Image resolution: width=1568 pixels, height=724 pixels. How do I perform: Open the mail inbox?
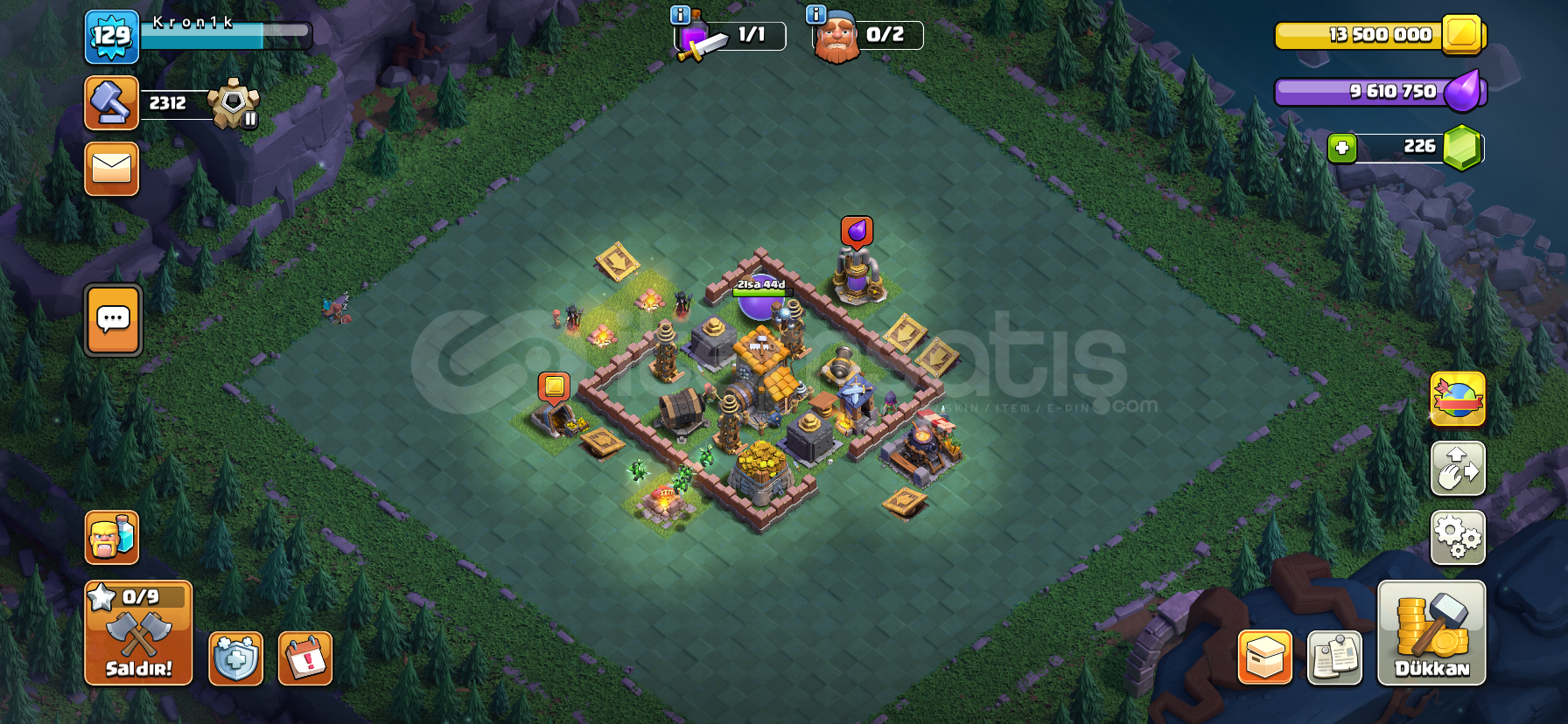(111, 169)
